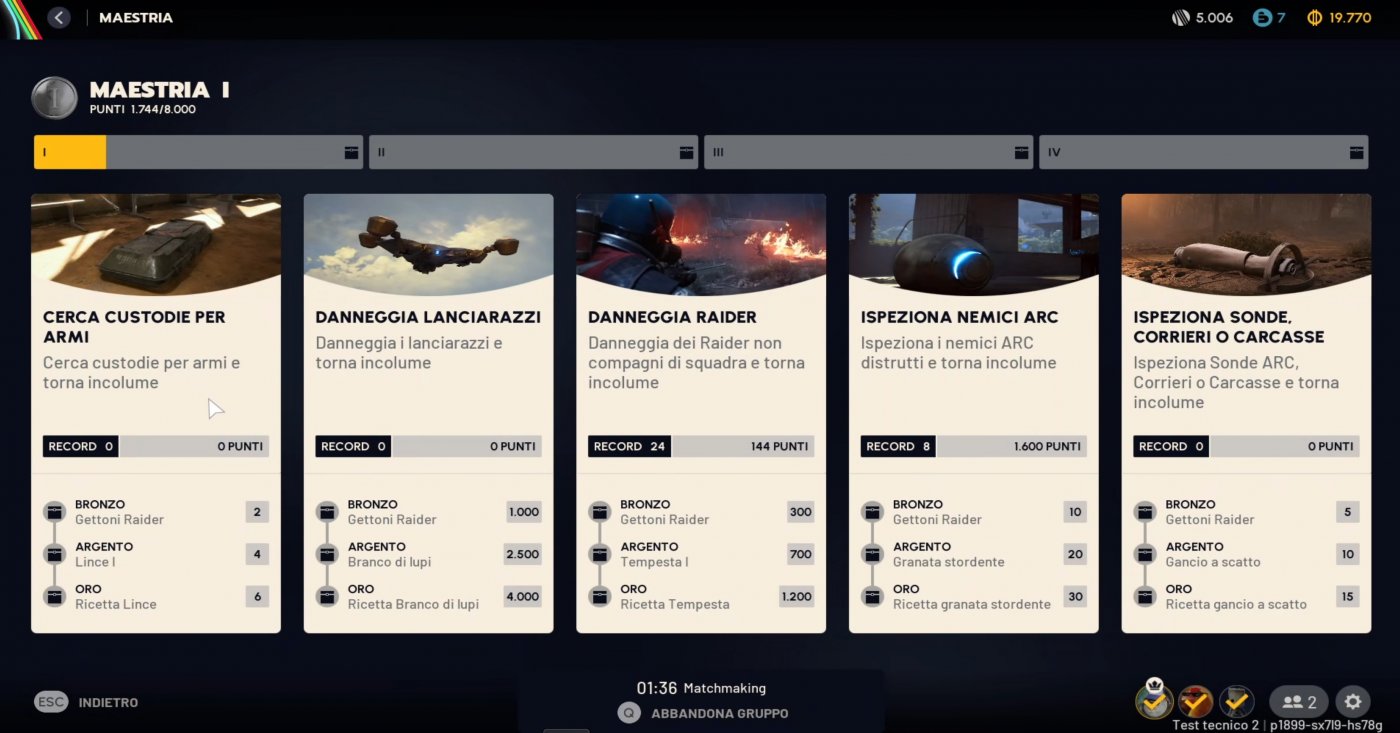
Task: Select the Bronzo Gettoni Raider icon on Danneggia Raider card
Action: (x=599, y=511)
